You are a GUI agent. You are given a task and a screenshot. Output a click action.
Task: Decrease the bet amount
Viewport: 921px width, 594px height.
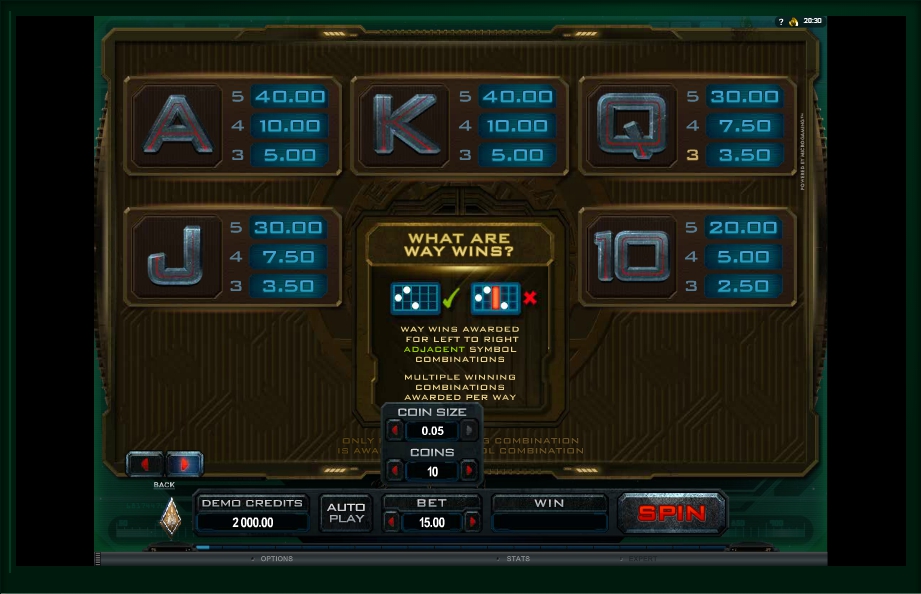click(392, 522)
